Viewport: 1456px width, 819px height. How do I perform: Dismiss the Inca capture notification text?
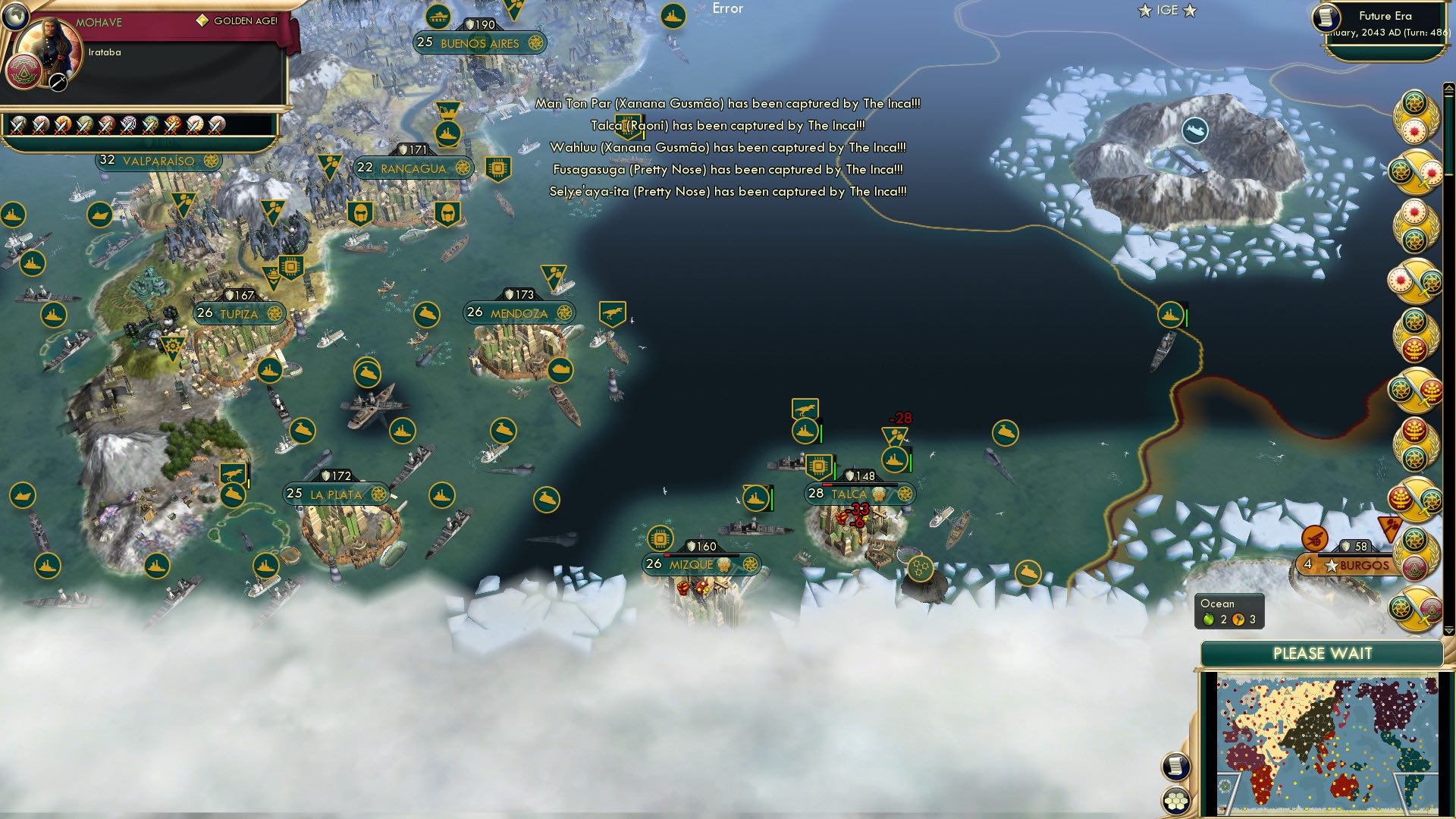[728, 148]
